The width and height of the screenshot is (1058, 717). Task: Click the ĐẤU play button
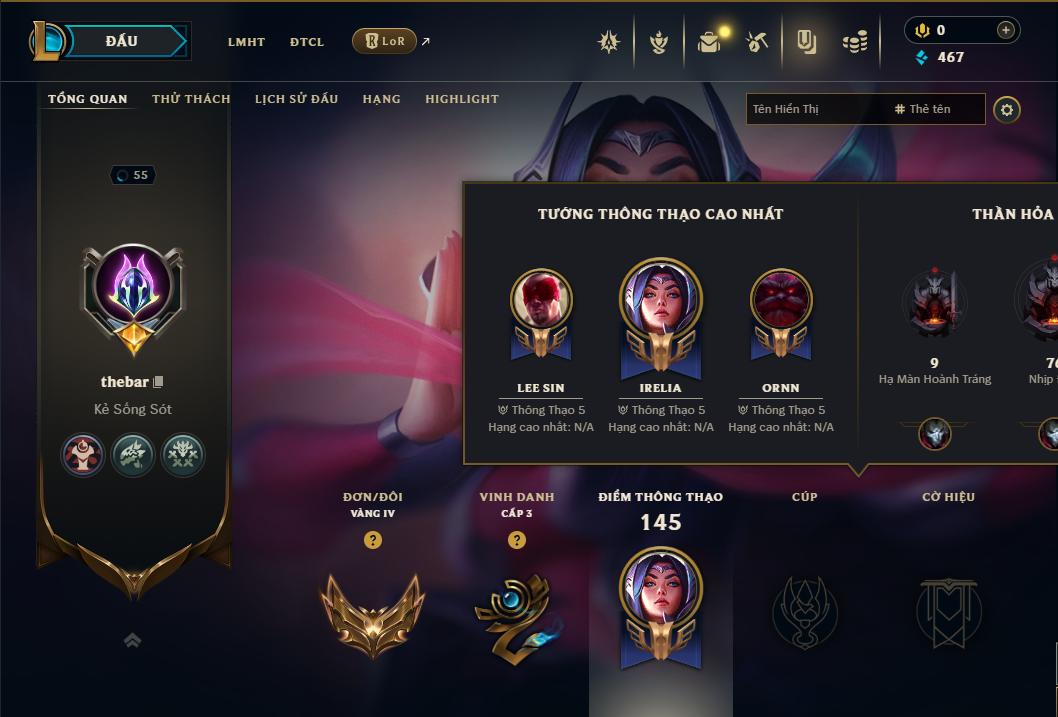tap(122, 41)
